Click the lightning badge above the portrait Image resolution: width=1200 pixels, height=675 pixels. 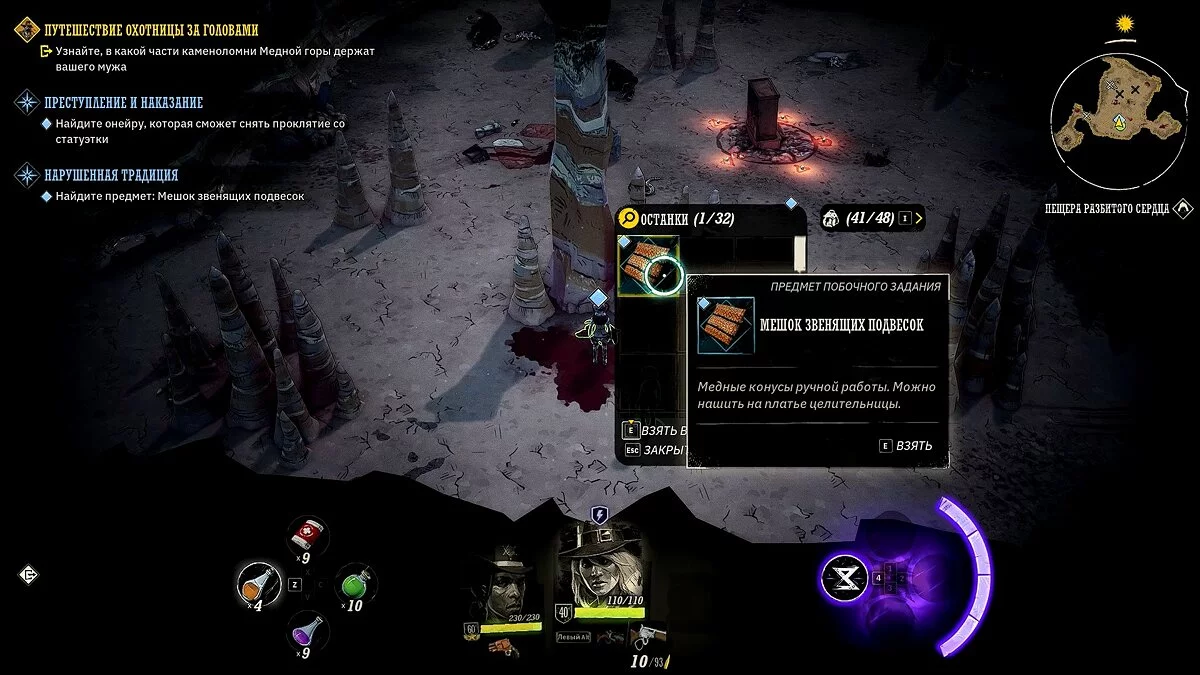(x=599, y=515)
